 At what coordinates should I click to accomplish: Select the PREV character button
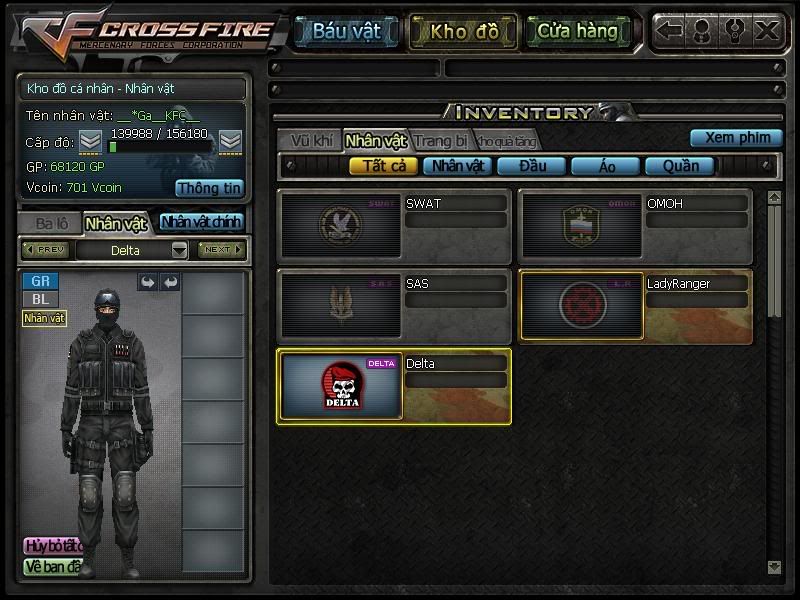(46, 249)
